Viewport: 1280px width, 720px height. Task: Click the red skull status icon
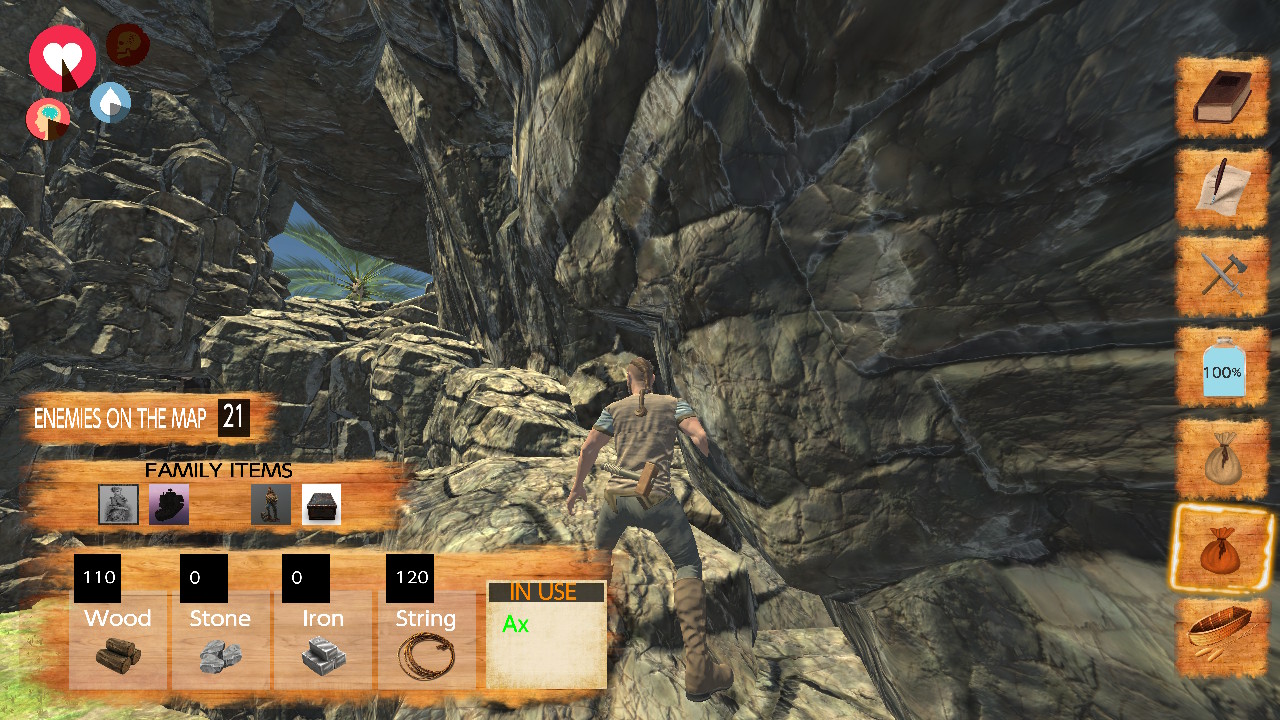click(126, 44)
